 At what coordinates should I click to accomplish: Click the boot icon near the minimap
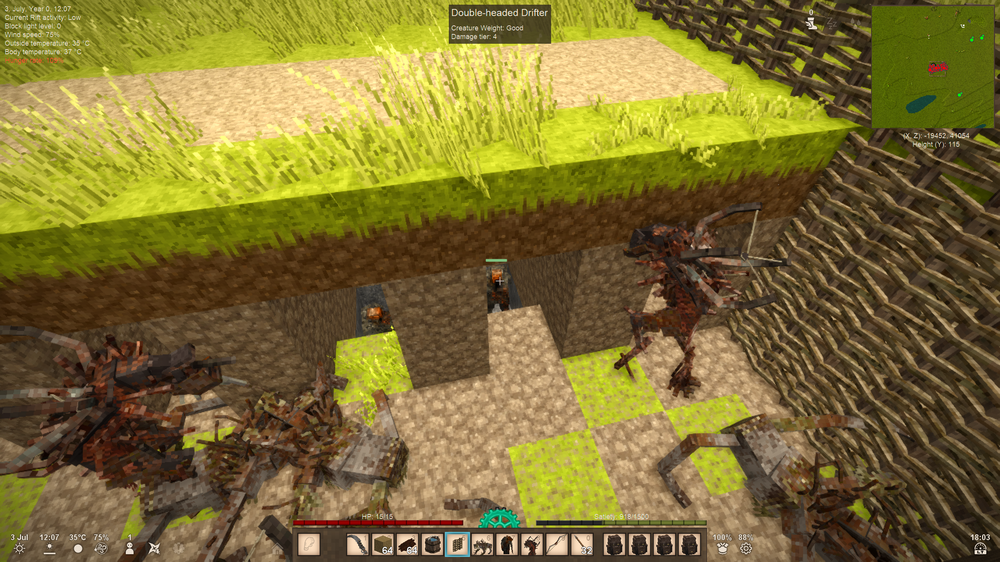[x=811, y=23]
